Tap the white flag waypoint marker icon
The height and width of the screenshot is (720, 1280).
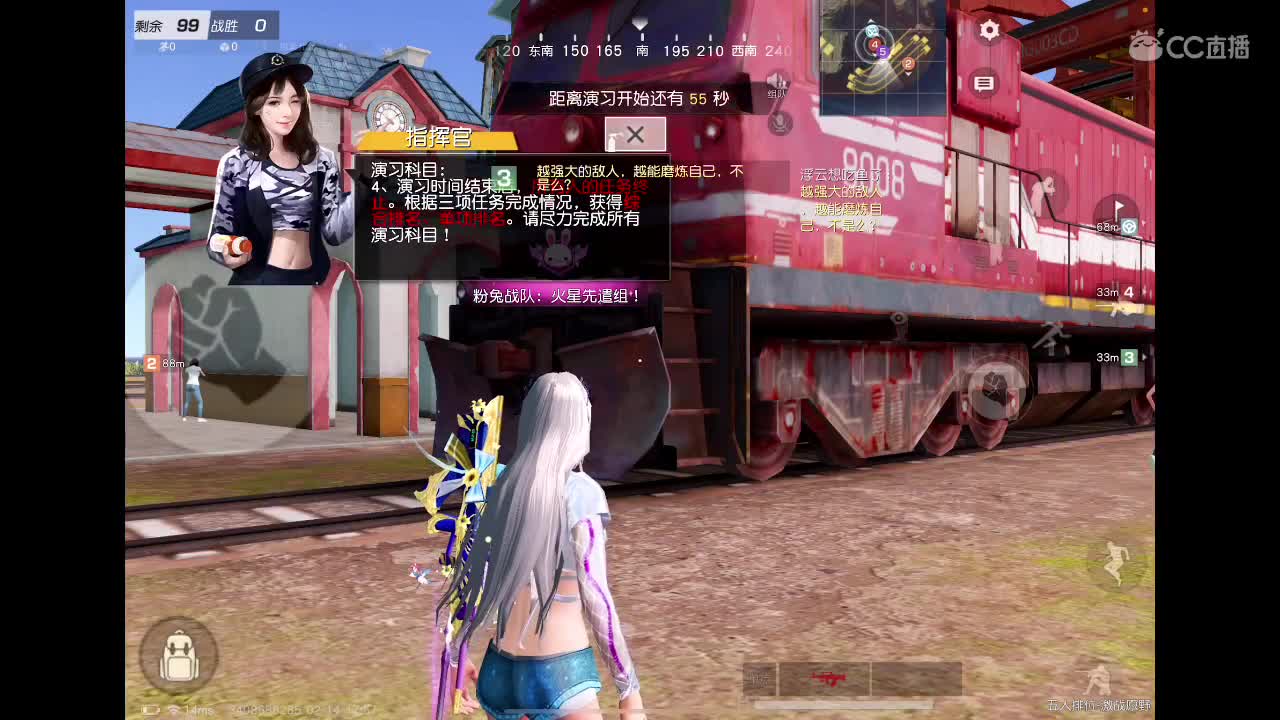tap(1118, 204)
